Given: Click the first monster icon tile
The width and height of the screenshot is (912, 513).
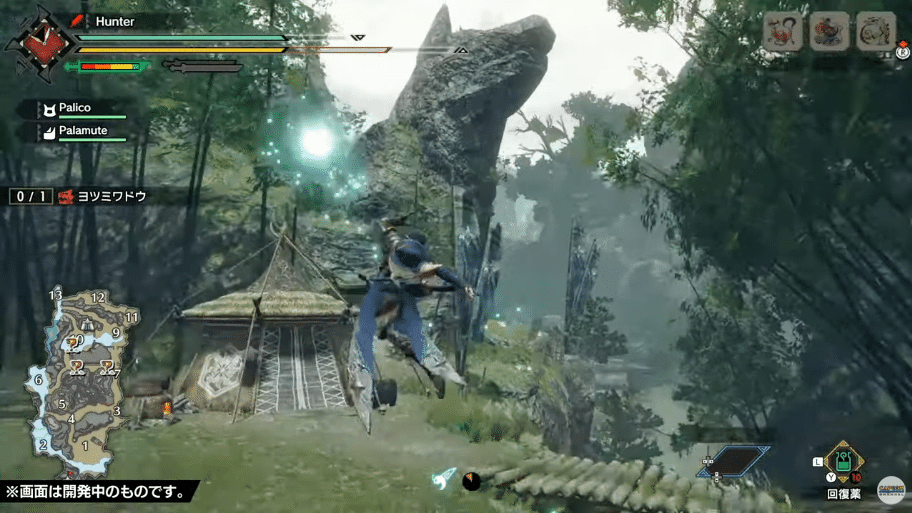Looking at the screenshot, I should [783, 33].
